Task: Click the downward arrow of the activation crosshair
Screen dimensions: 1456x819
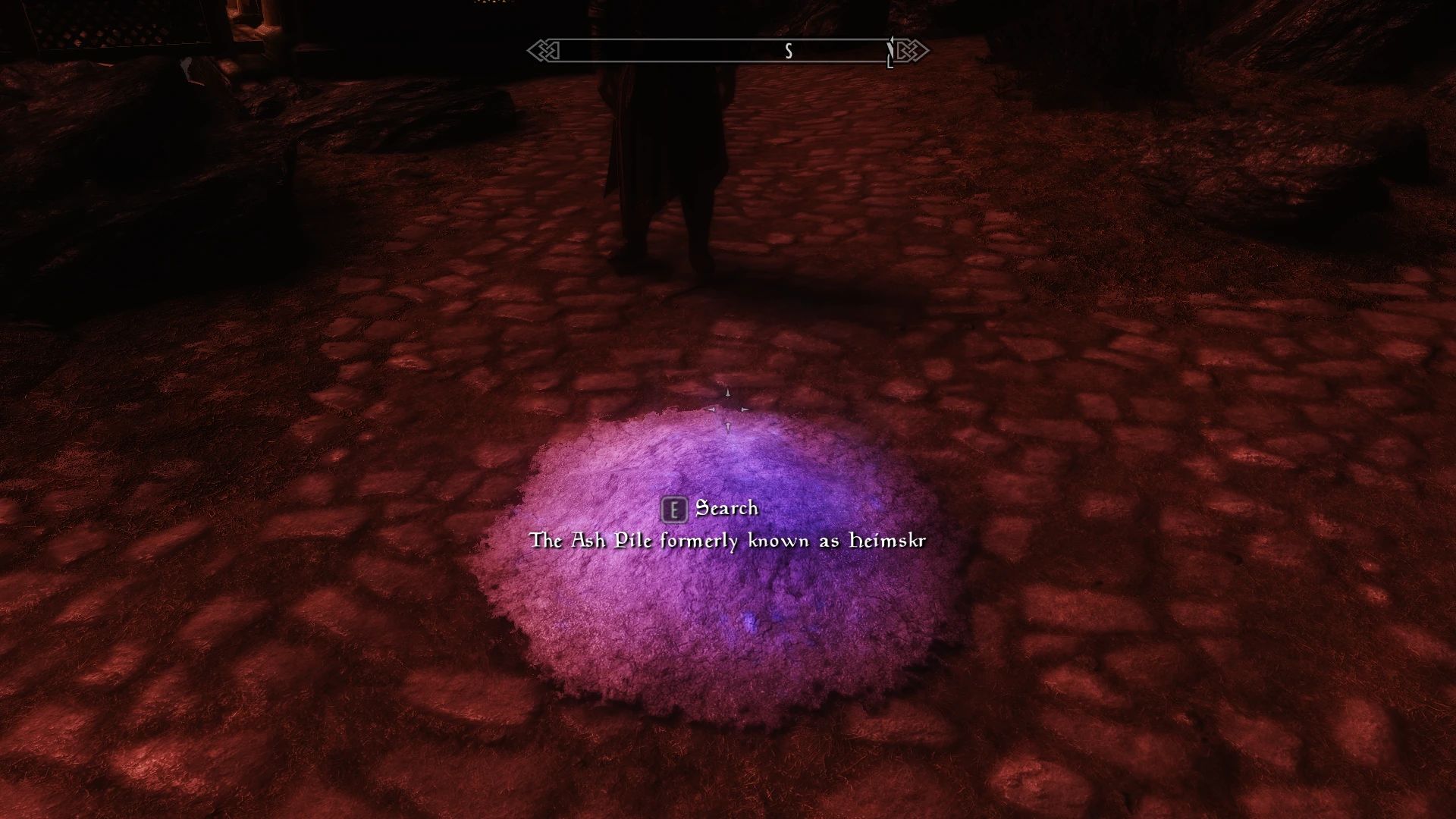Action: pyautogui.click(x=726, y=426)
